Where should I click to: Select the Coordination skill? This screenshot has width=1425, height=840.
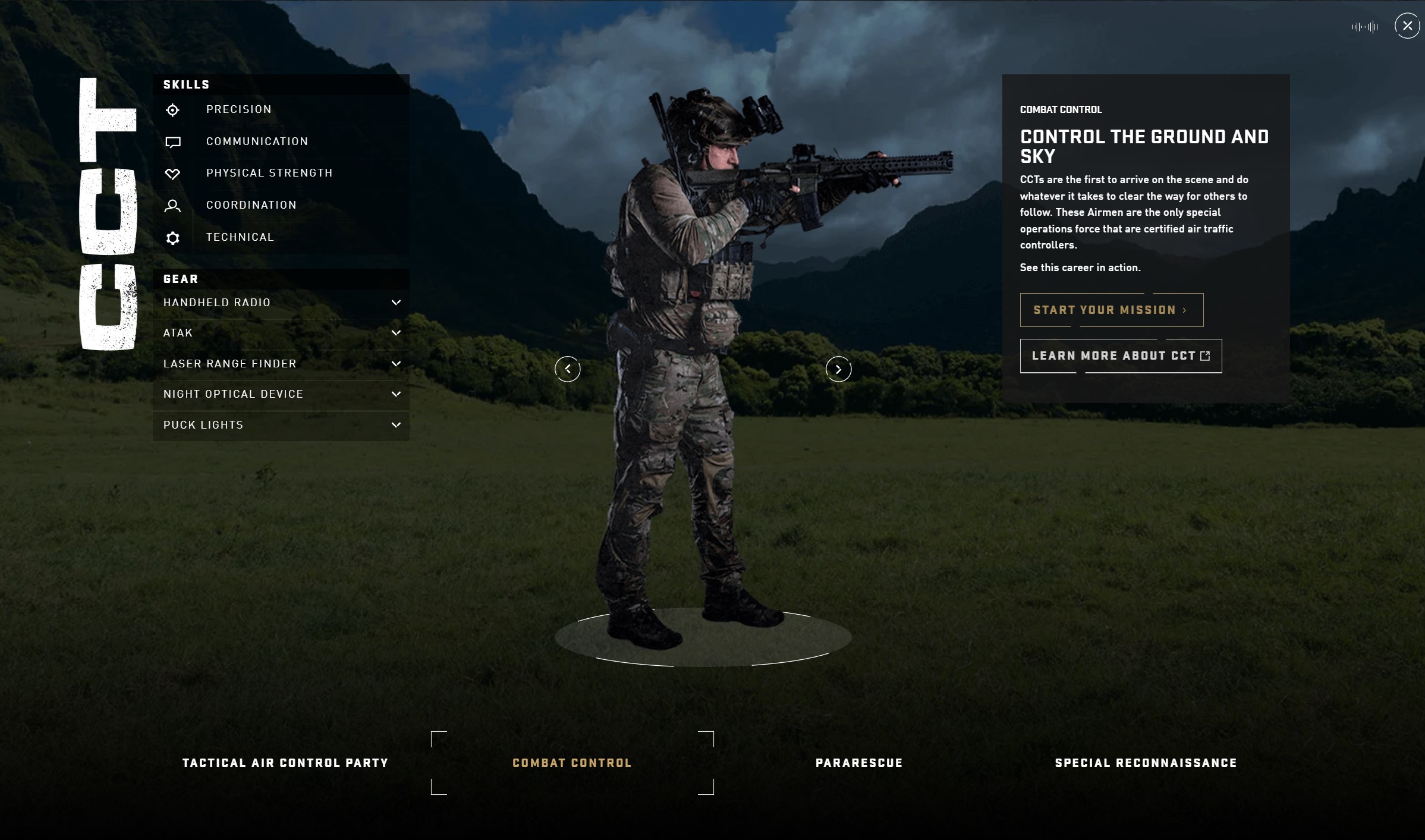click(251, 205)
